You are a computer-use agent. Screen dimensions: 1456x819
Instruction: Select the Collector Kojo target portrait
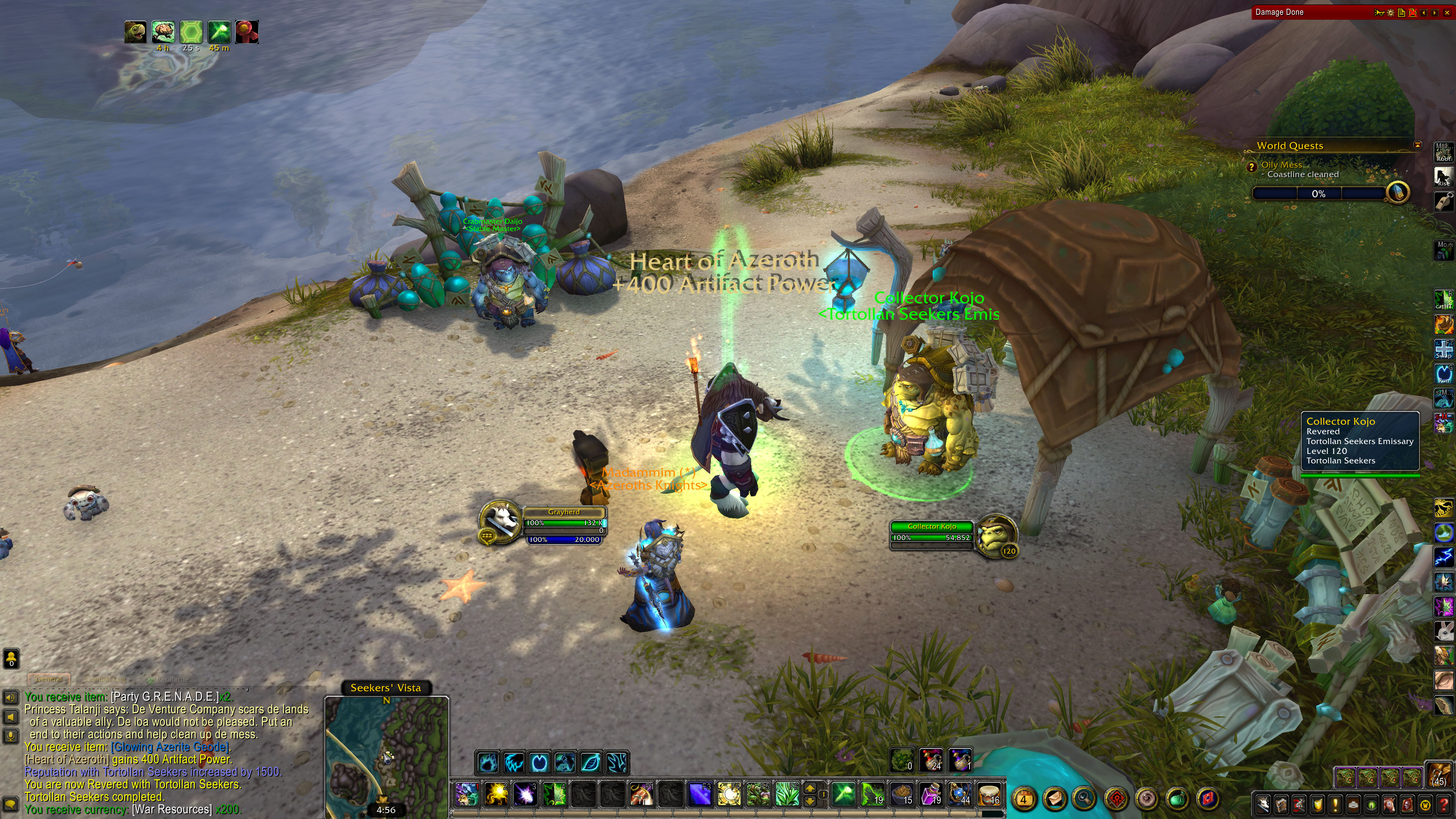click(x=997, y=536)
